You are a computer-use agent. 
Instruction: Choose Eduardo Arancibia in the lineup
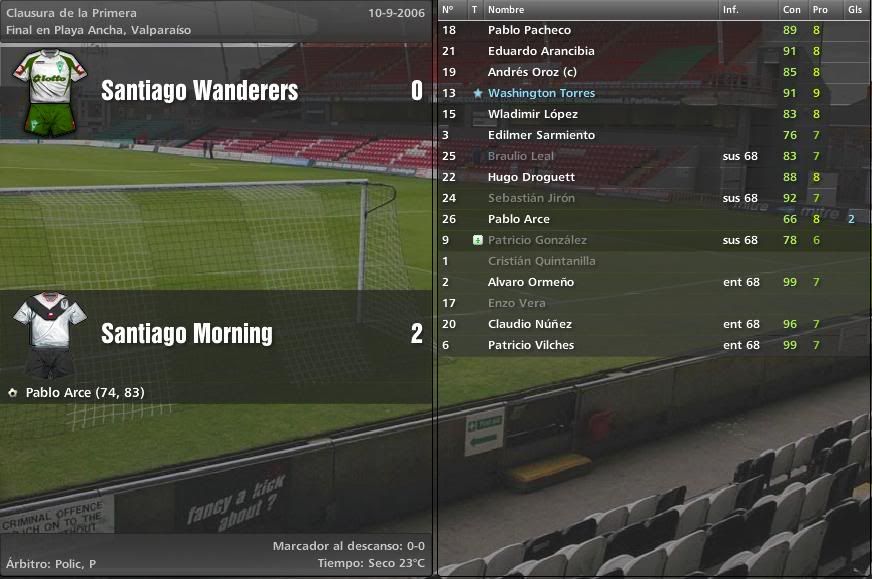click(541, 51)
